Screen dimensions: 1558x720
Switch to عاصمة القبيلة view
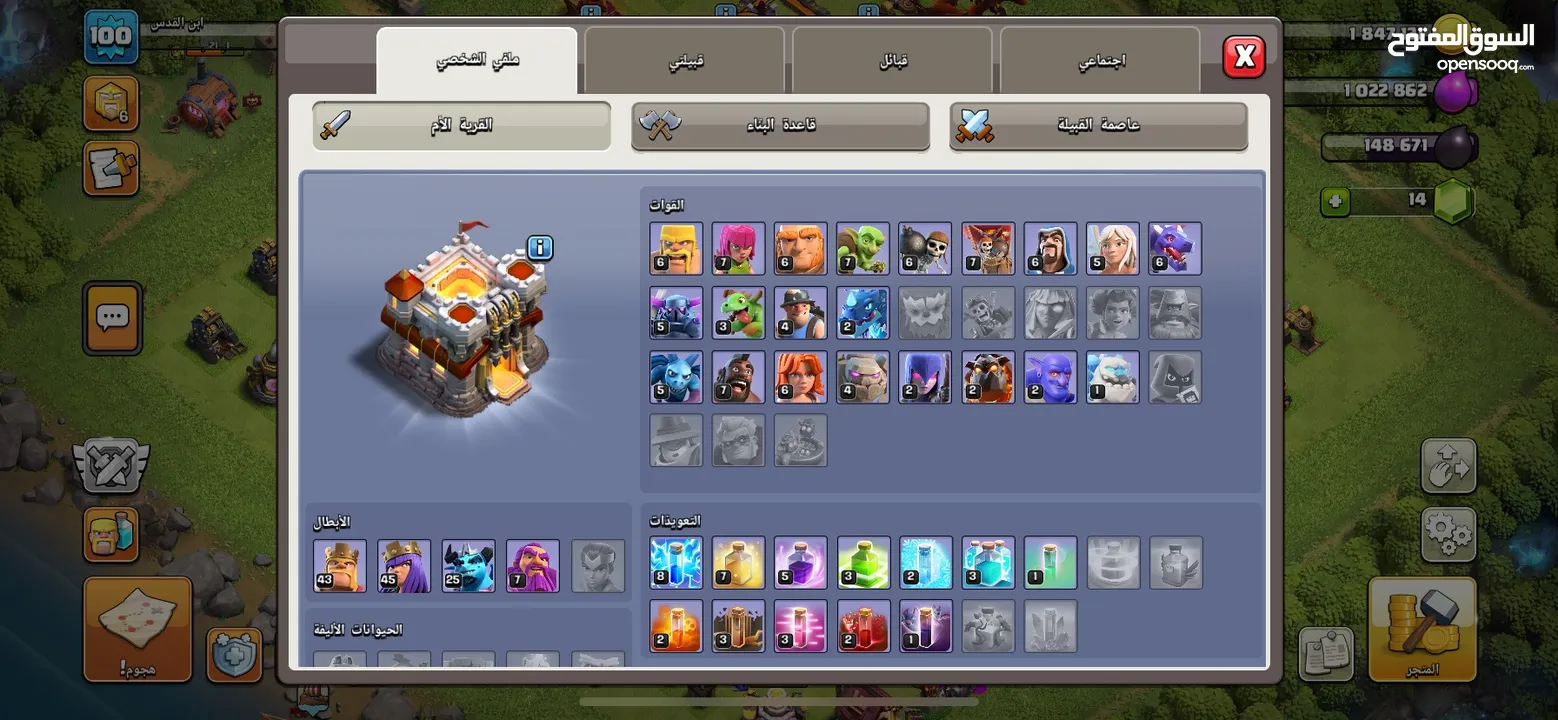(x=1097, y=125)
